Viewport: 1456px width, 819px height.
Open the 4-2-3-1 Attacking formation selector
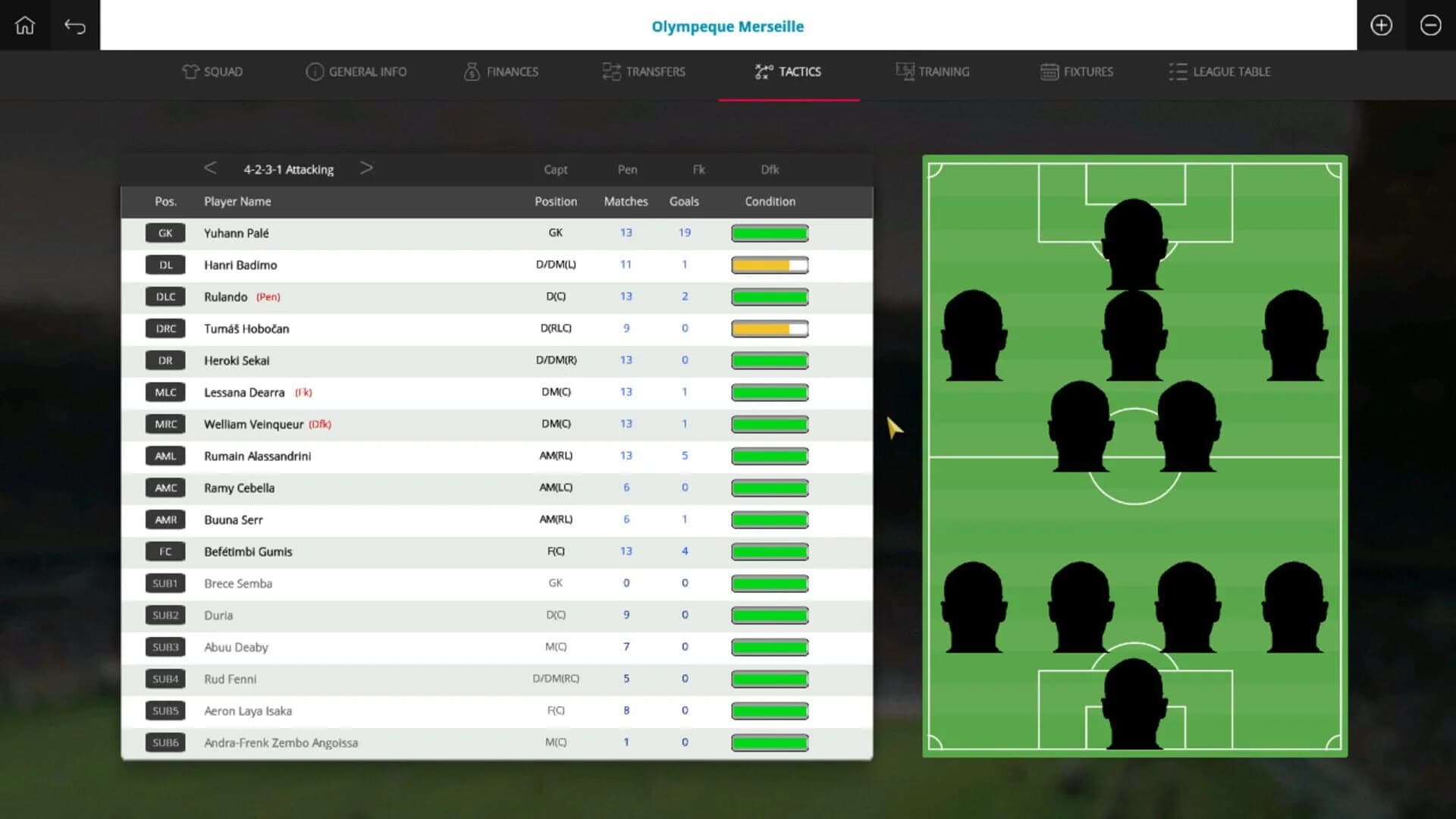coord(288,169)
